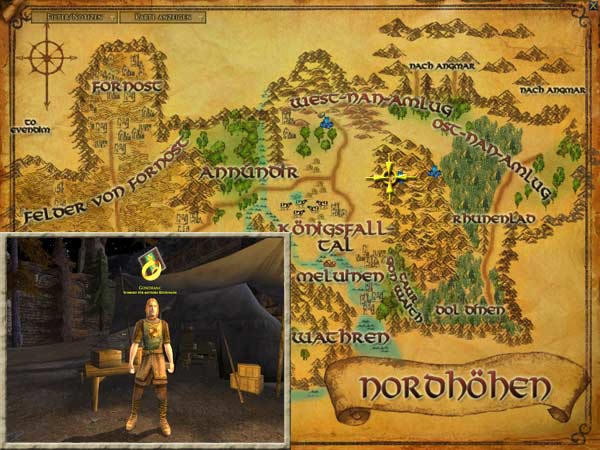Open the Karte anzeigen dropdown
The width and height of the screenshot is (600, 450).
click(166, 16)
